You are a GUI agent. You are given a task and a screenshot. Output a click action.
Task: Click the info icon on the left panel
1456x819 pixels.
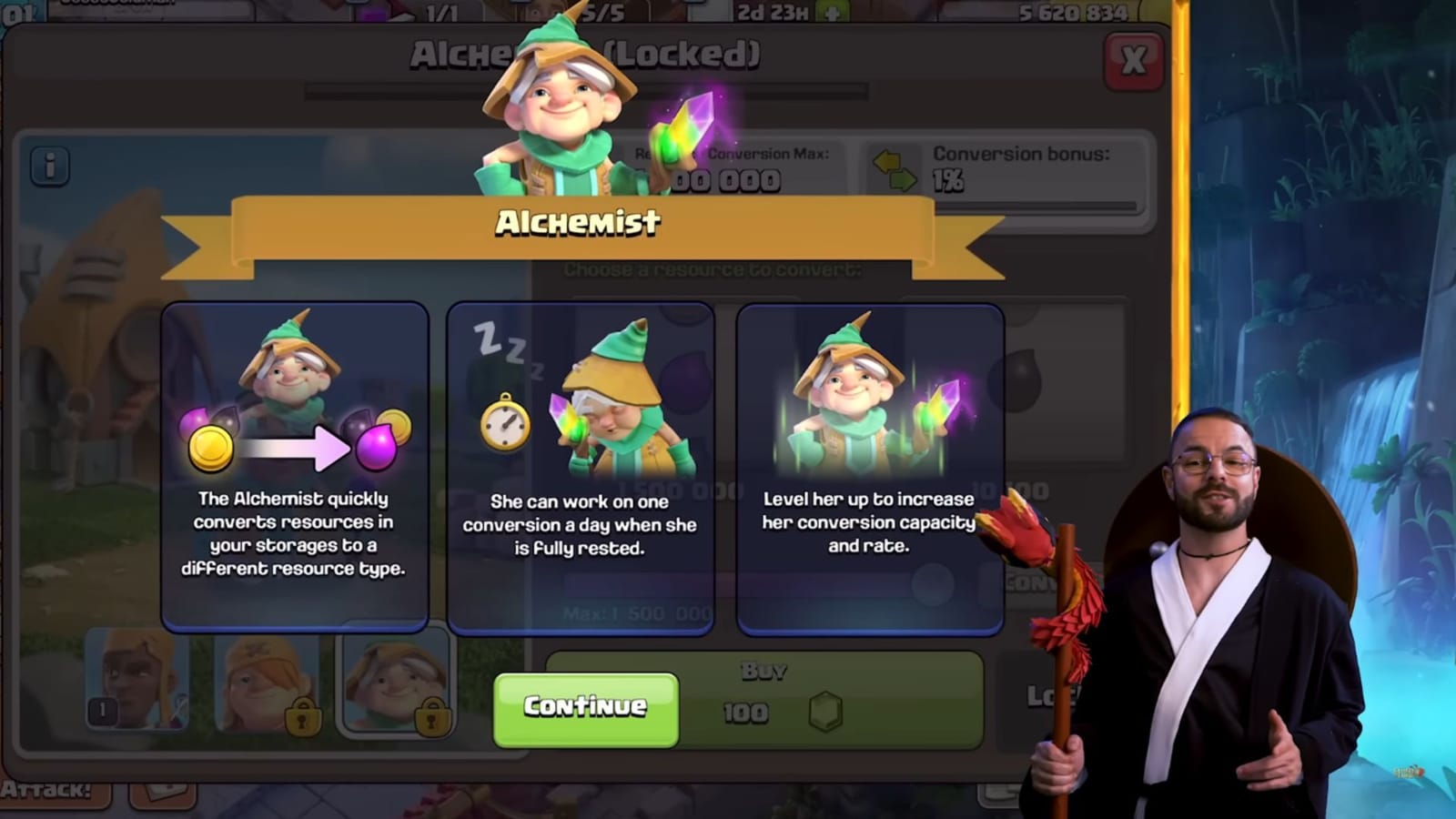[50, 167]
